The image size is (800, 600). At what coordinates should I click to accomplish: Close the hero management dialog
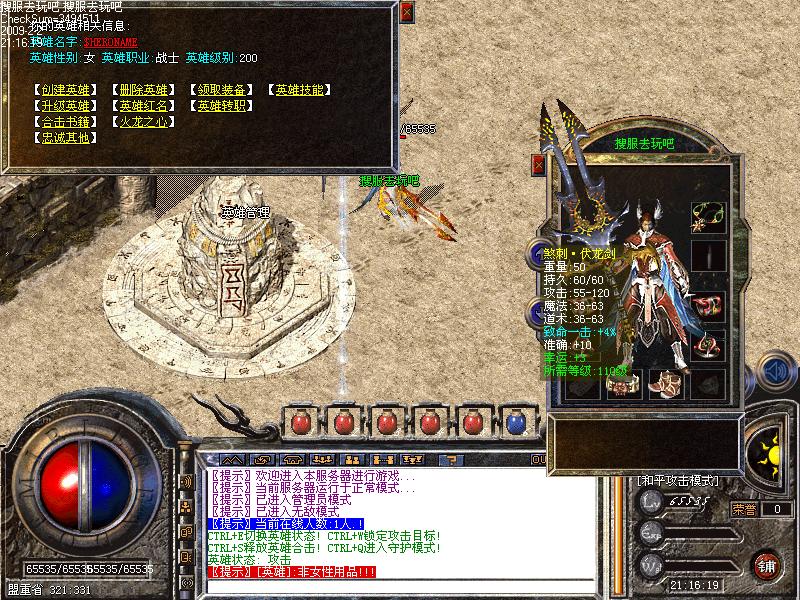405,13
